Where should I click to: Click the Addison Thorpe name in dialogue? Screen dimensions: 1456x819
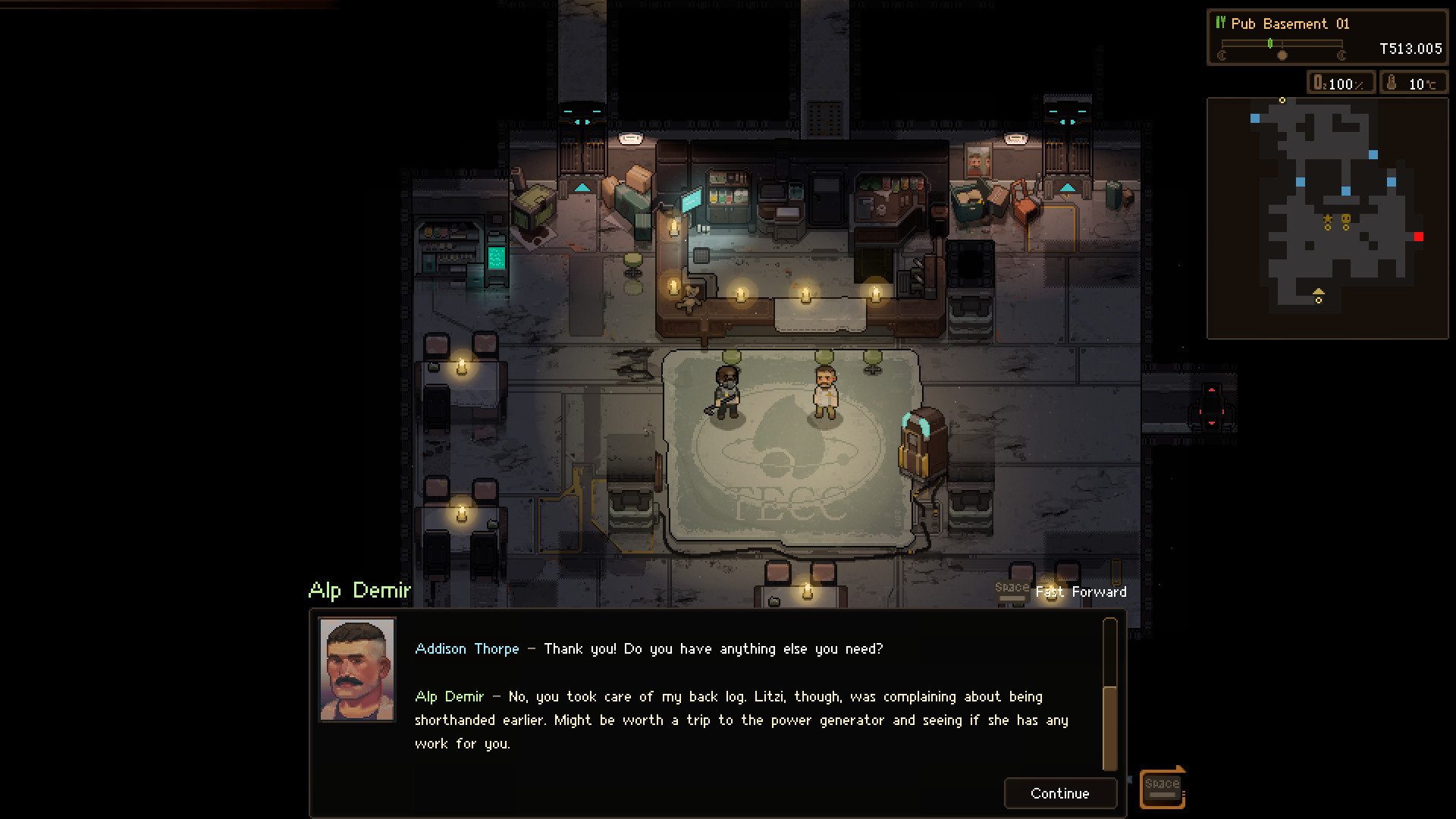(466, 649)
